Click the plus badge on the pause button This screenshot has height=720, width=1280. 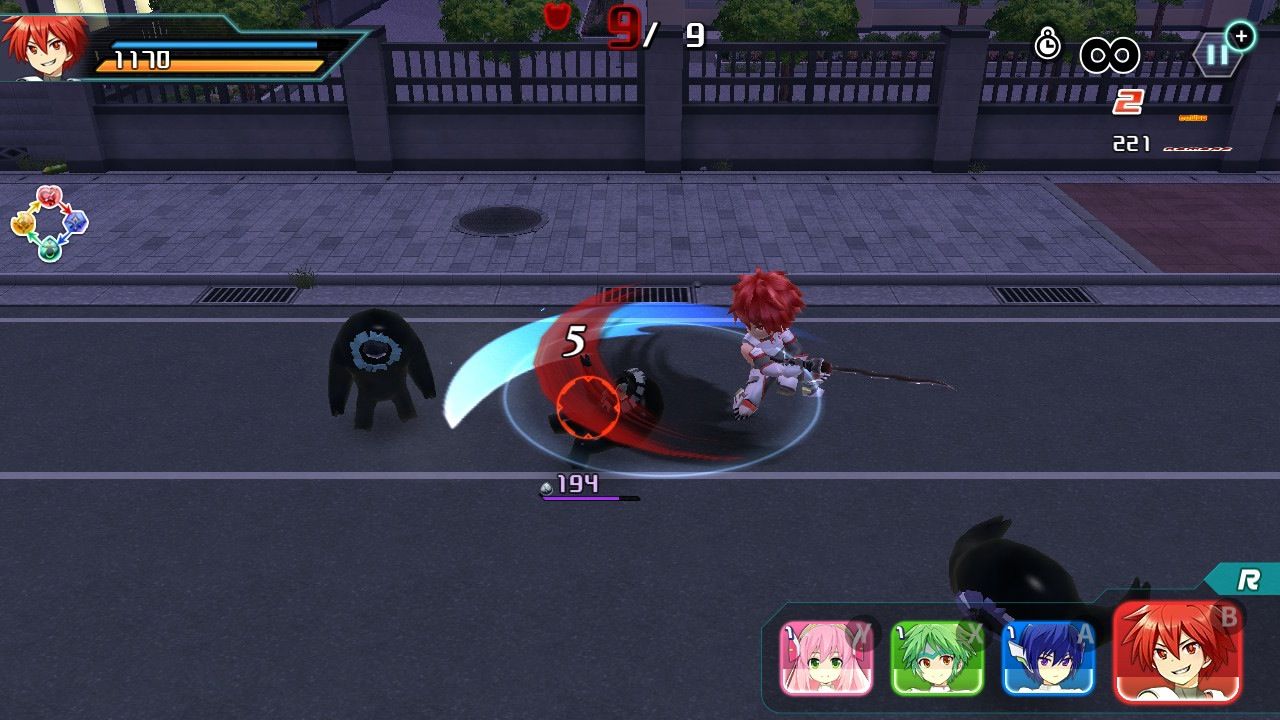pyautogui.click(x=1241, y=35)
